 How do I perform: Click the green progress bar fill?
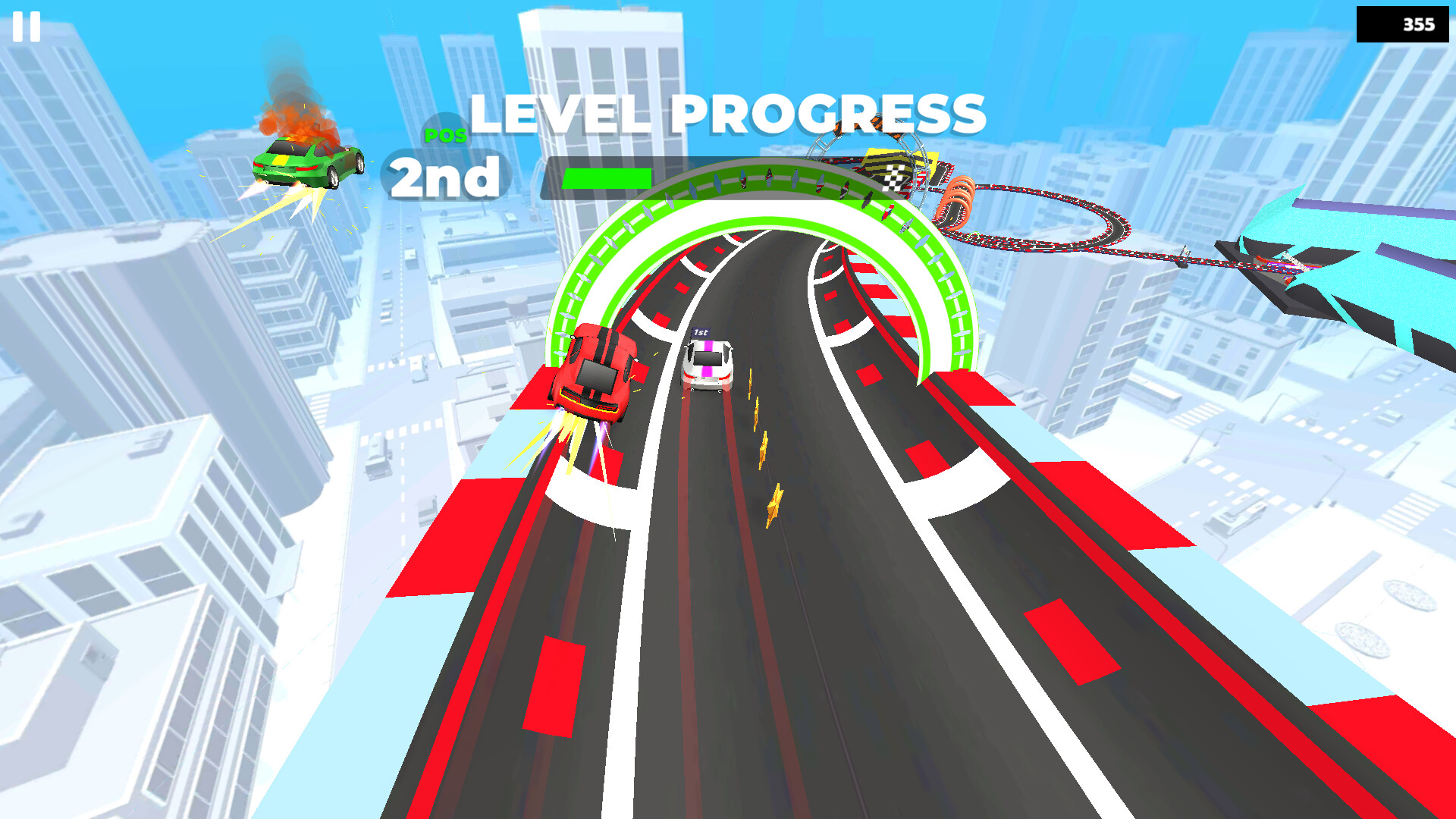click(607, 180)
